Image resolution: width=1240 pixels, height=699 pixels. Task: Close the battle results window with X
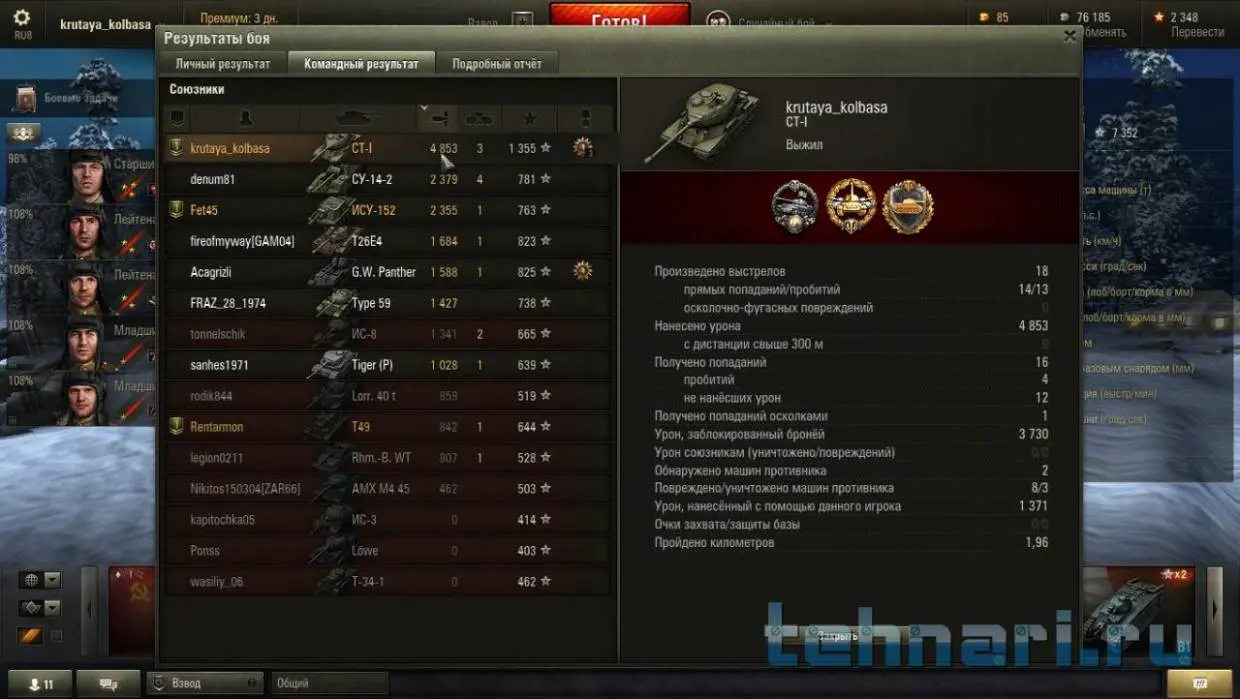tap(1069, 36)
